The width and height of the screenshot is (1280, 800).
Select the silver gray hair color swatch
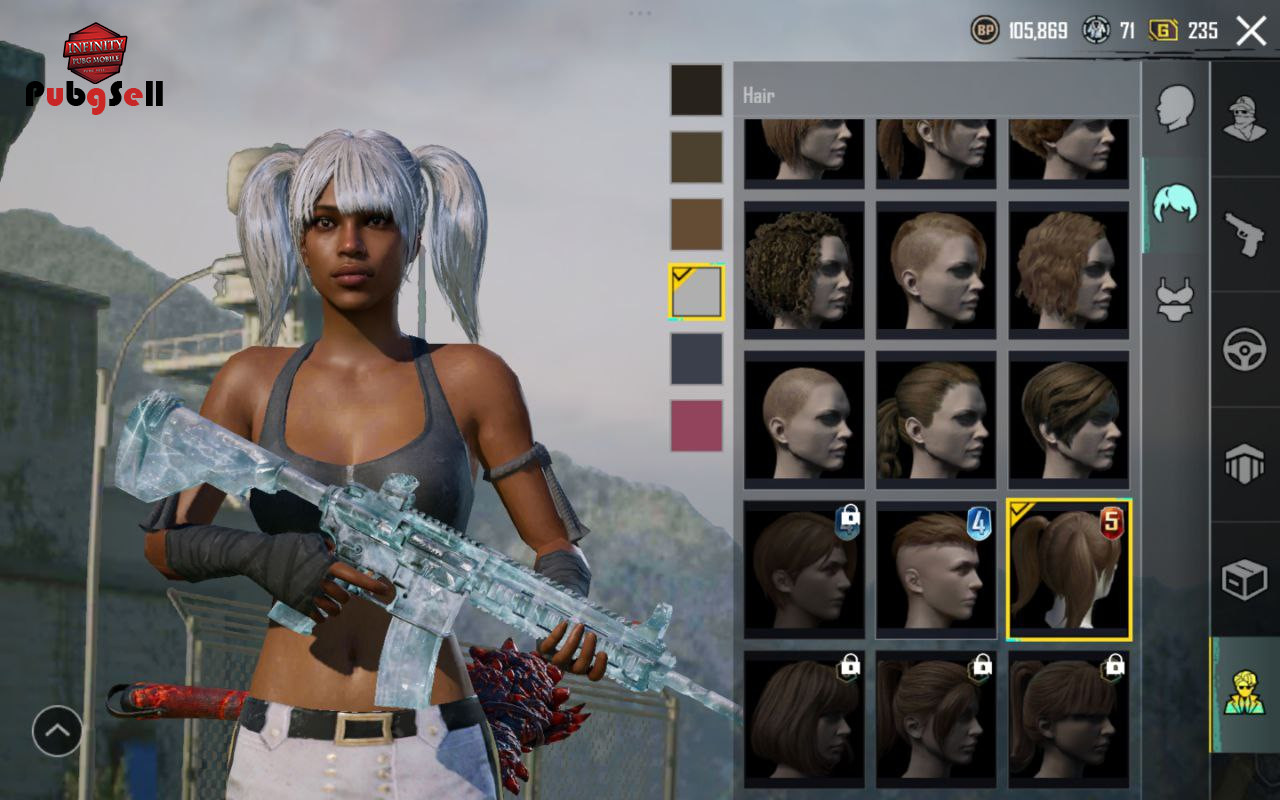tap(696, 292)
